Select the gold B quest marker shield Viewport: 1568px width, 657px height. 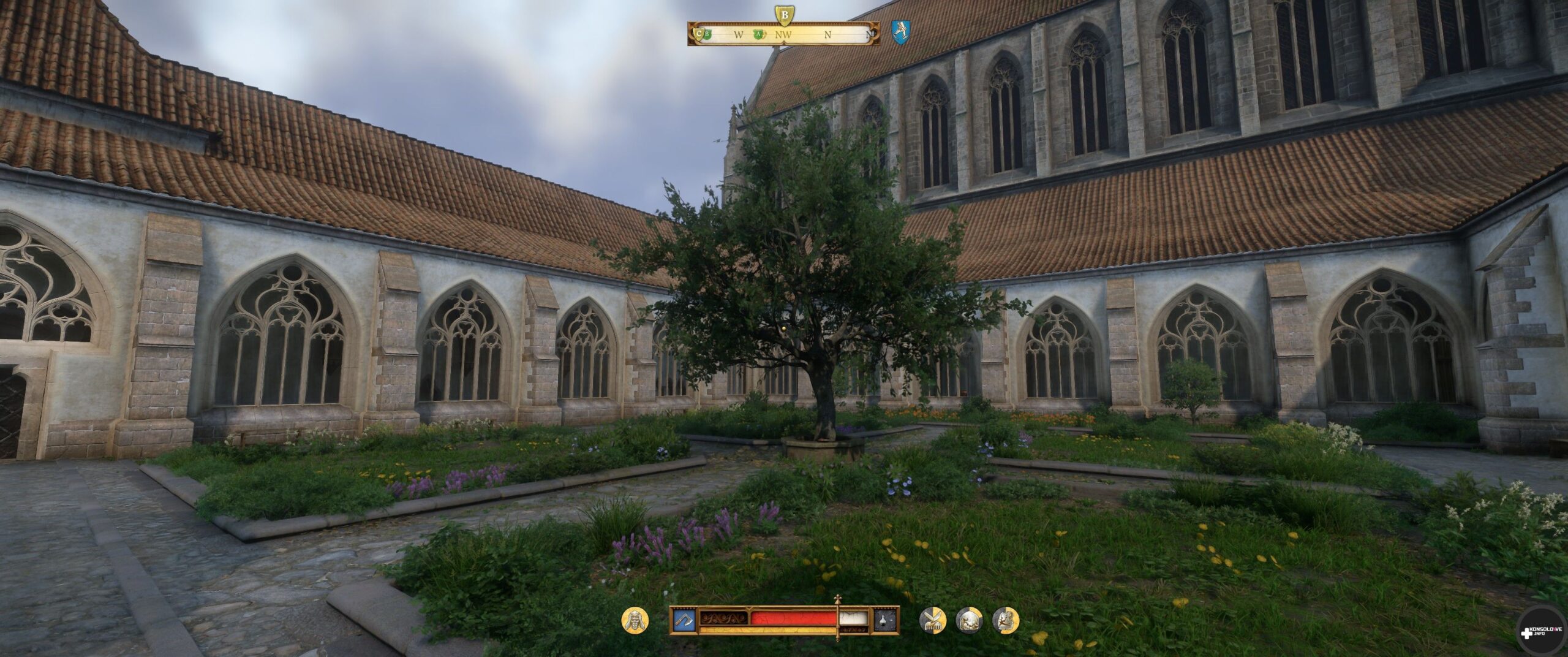(784, 14)
